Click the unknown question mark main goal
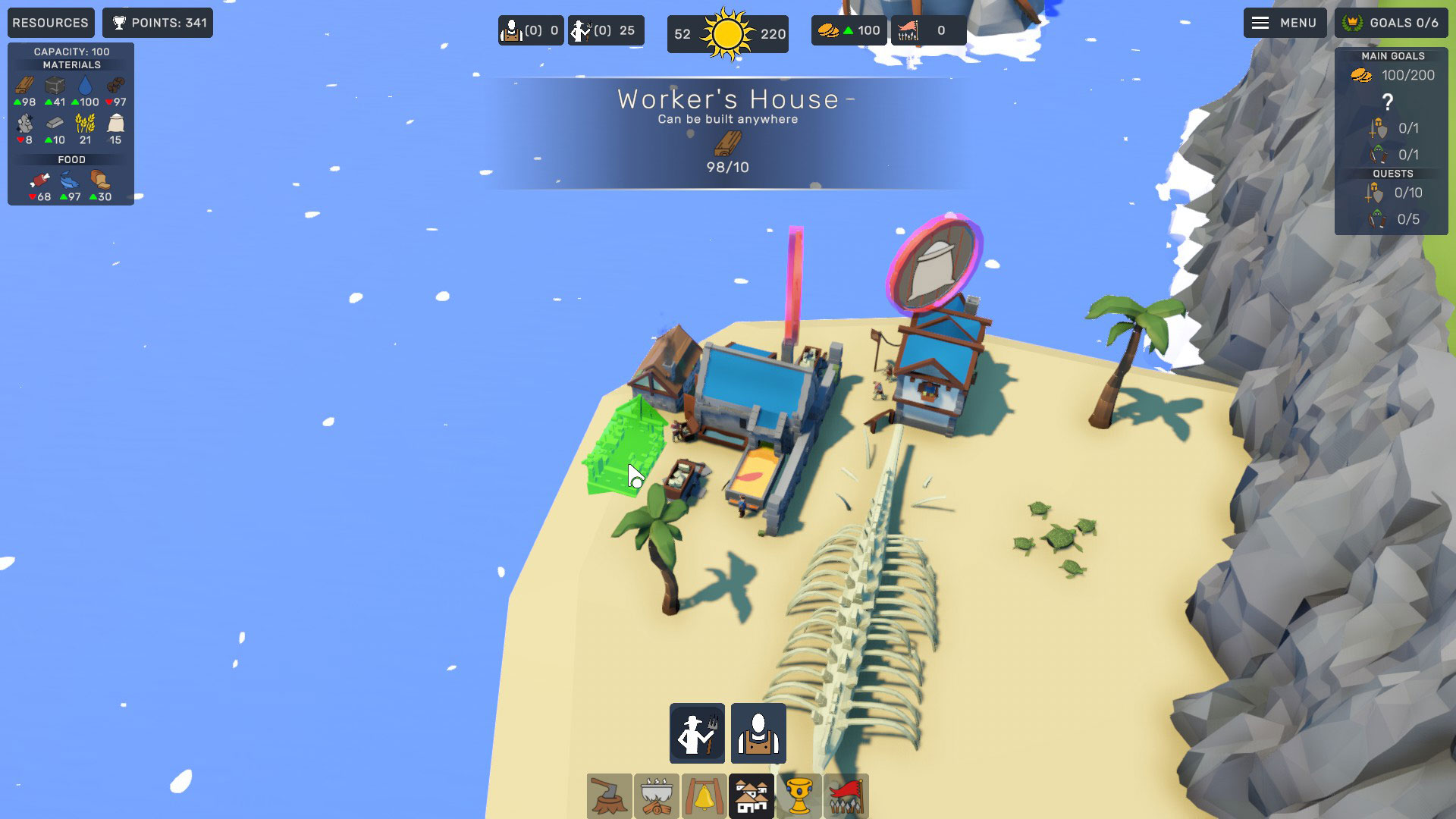Screen dimensions: 1456x819 1388,102
